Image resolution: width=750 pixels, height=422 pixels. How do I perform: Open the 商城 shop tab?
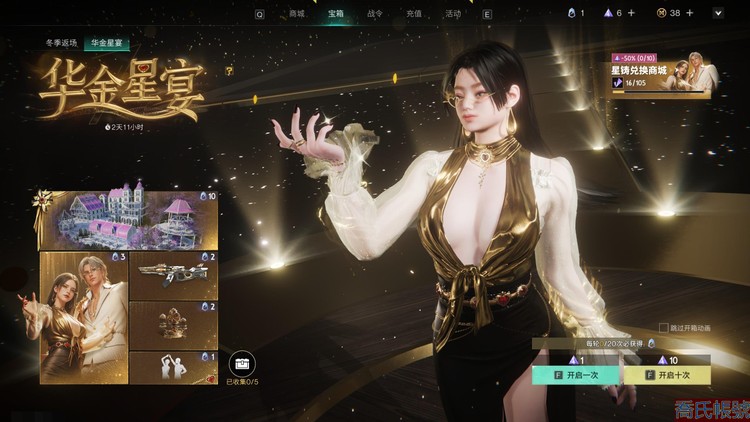click(x=296, y=14)
